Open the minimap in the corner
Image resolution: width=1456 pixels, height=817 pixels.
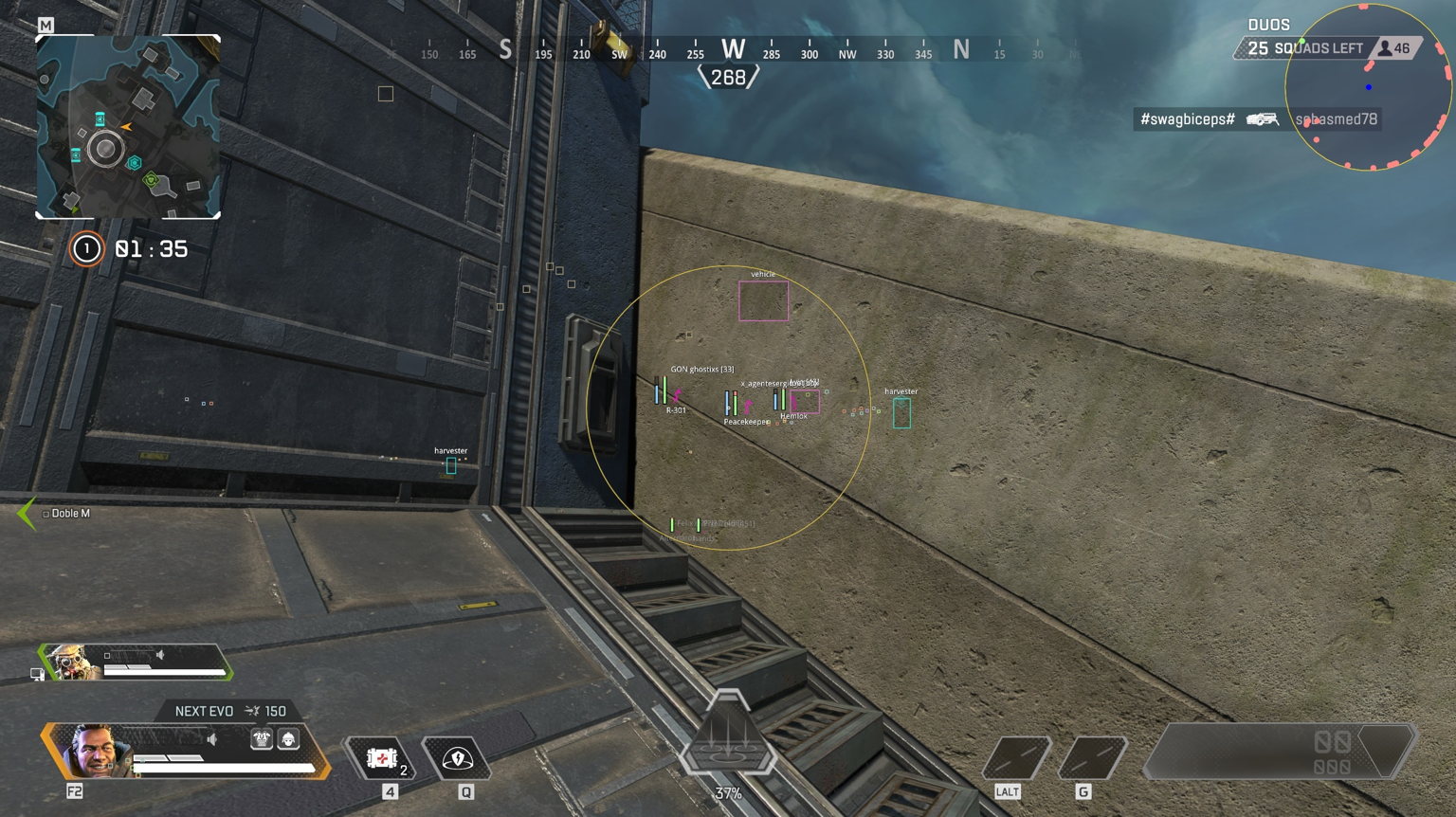click(128, 127)
